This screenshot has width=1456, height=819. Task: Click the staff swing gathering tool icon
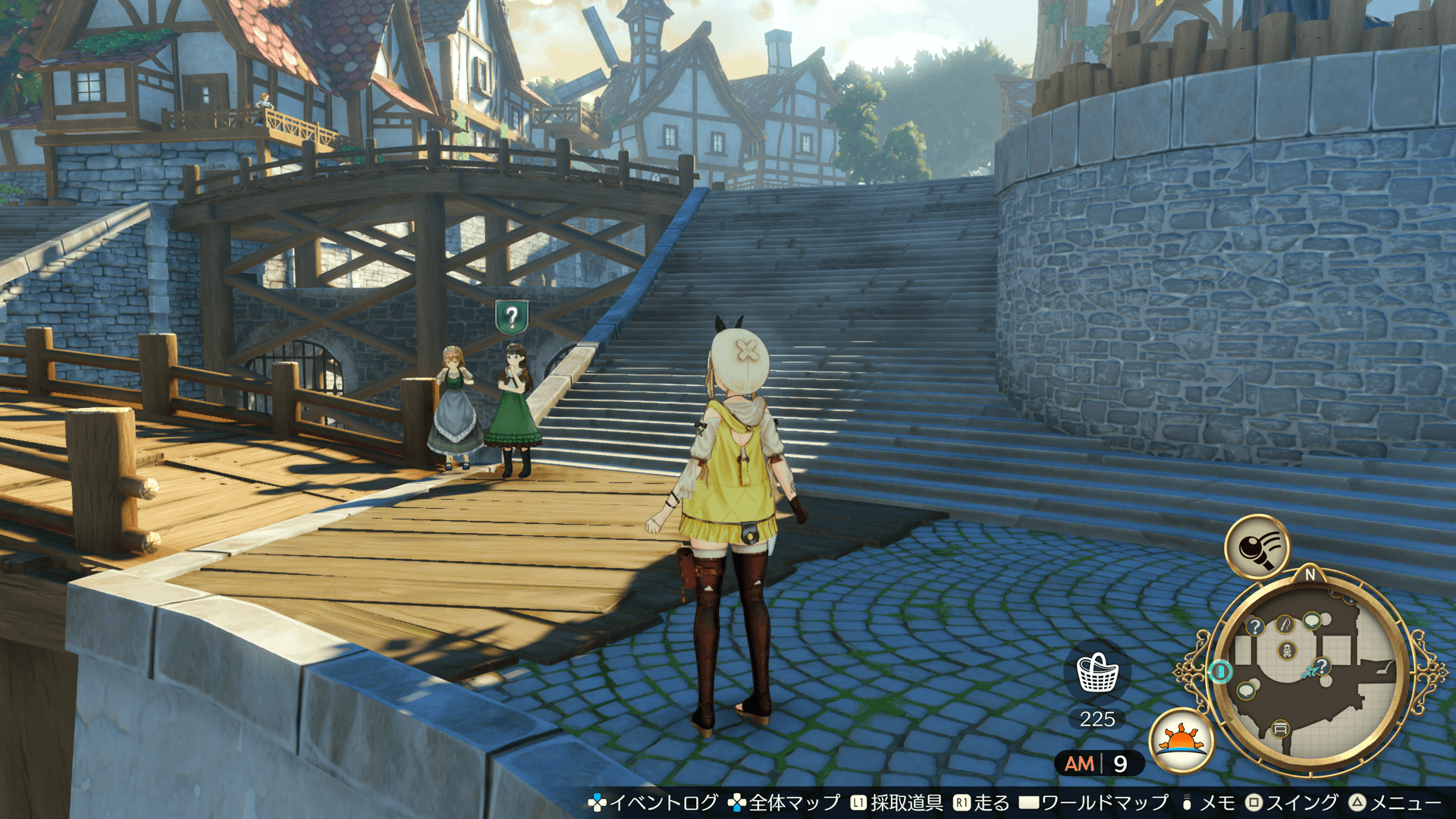pos(1257,546)
